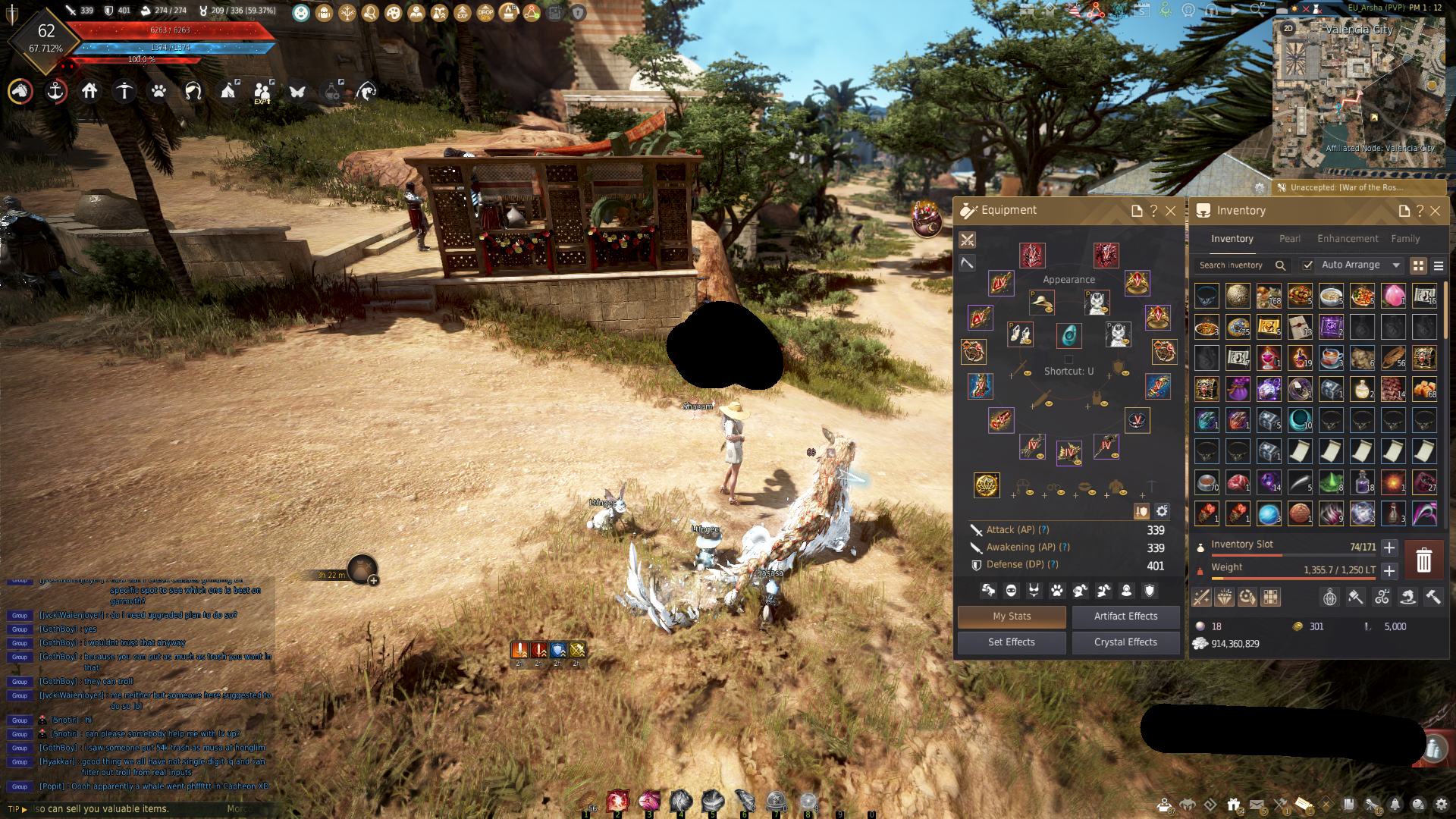Image resolution: width=1456 pixels, height=819 pixels.
Task: Increase weight limit with plus button
Action: tap(1389, 571)
